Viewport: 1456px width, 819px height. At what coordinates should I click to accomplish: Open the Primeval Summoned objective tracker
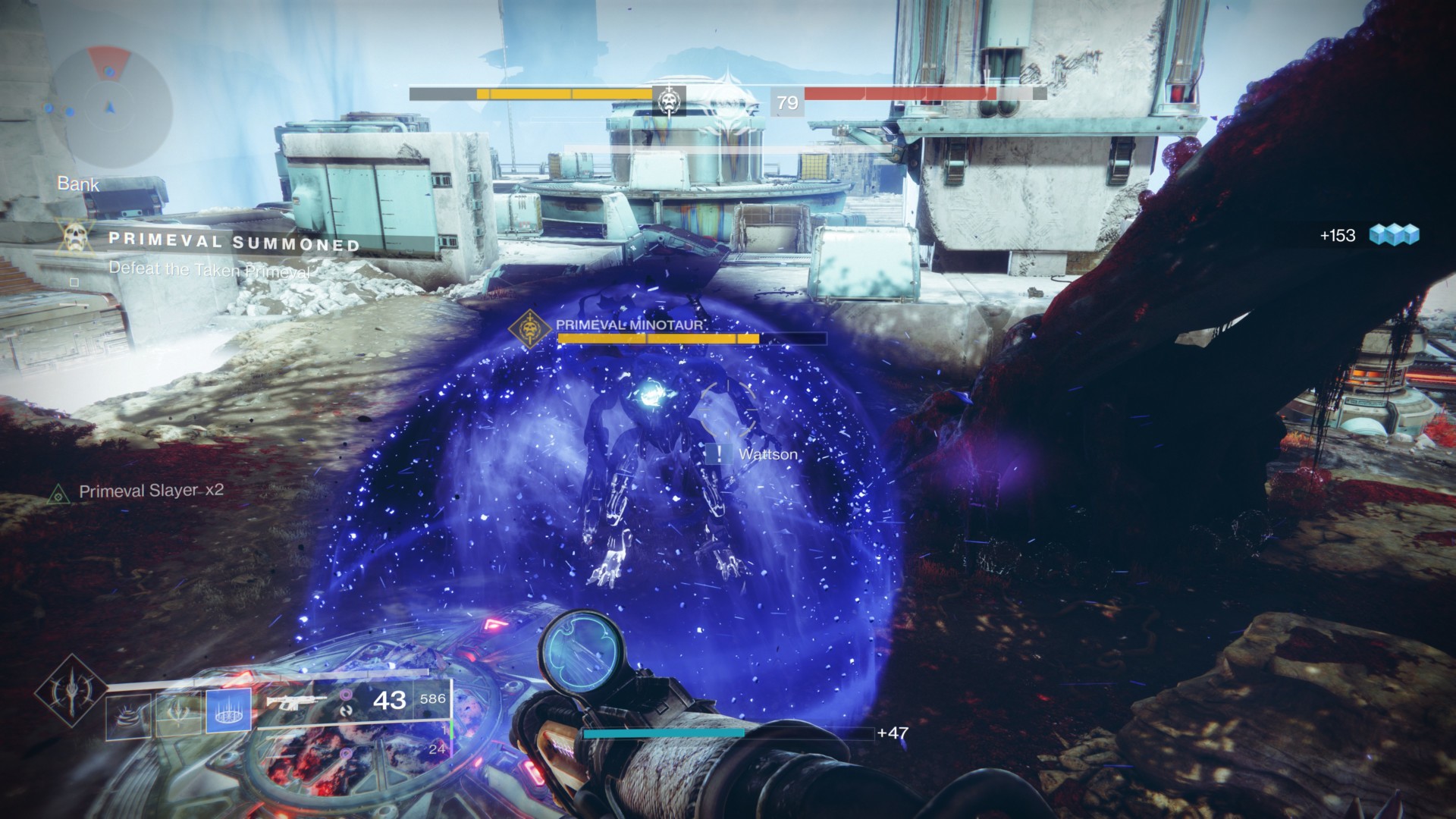click(234, 243)
